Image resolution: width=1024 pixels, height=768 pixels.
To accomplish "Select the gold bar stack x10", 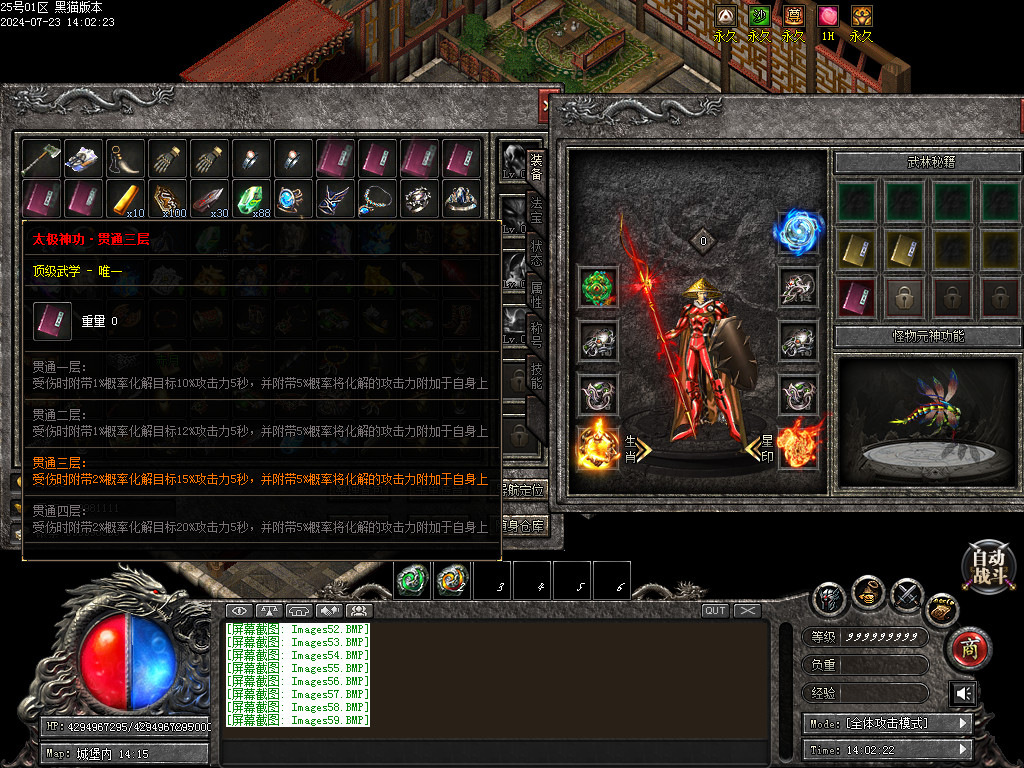I will (126, 199).
